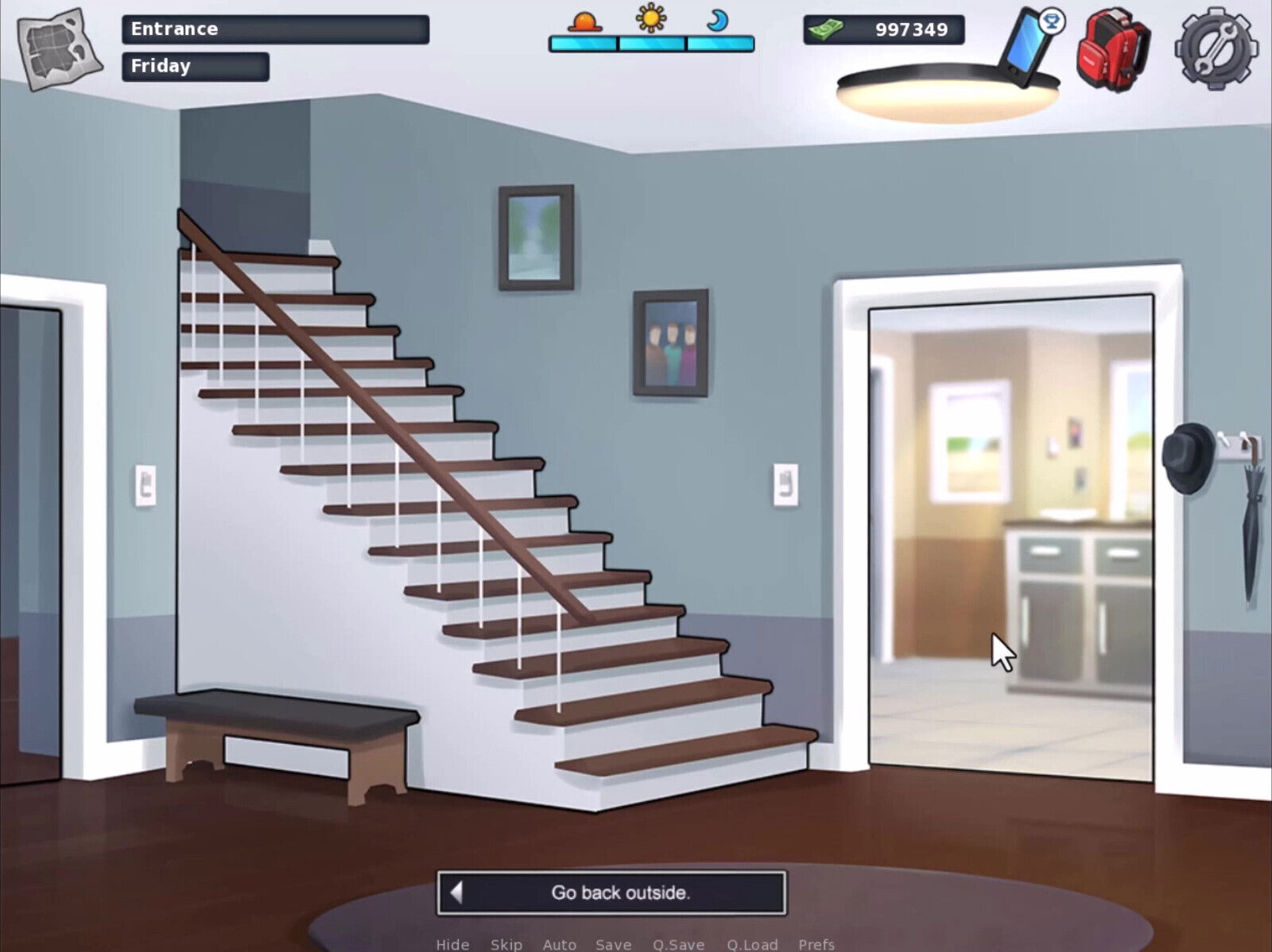Viewport: 1272px width, 952px height.
Task: Select the night moon icon
Action: coord(718,21)
